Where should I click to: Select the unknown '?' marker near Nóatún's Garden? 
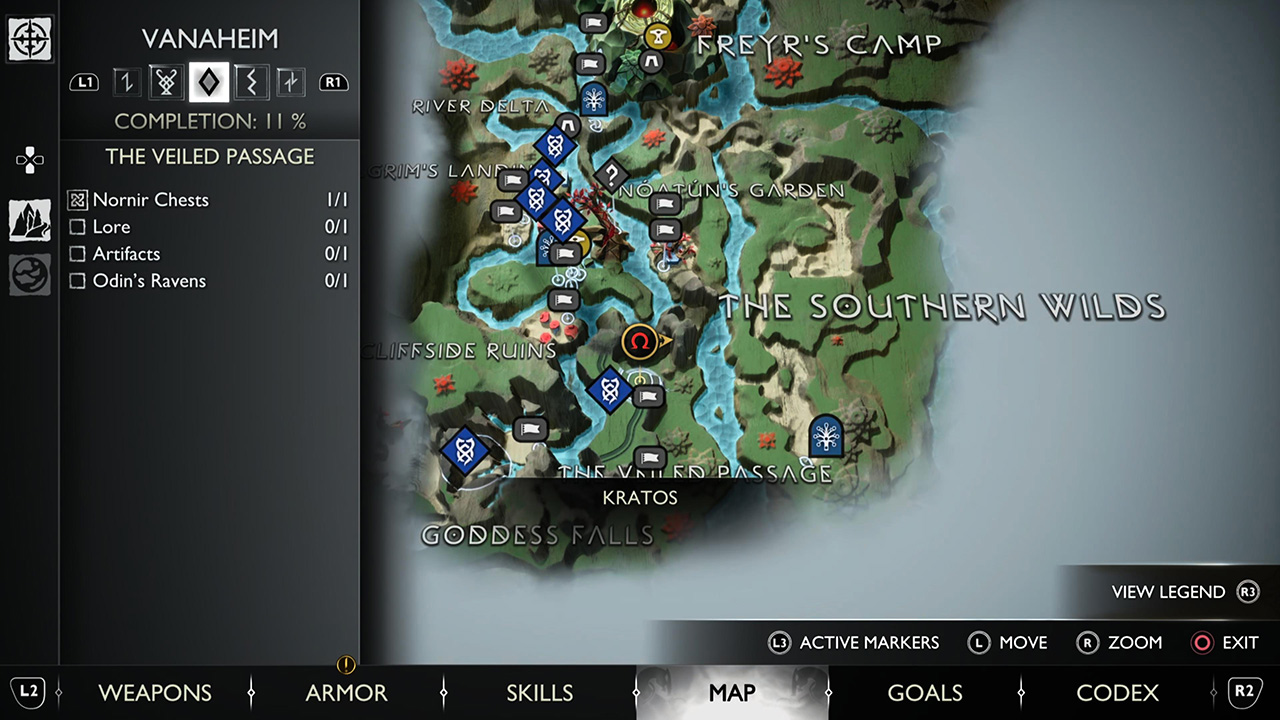click(611, 175)
